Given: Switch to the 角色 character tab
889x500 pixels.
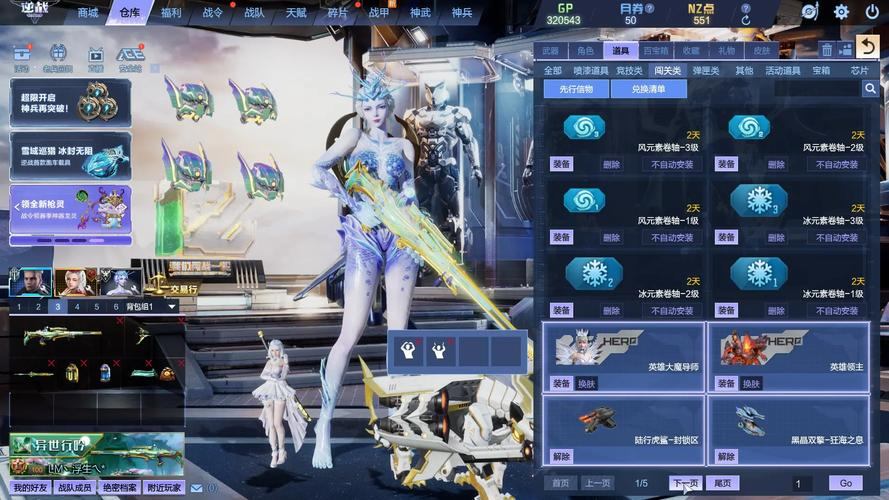Looking at the screenshot, I should [585, 50].
